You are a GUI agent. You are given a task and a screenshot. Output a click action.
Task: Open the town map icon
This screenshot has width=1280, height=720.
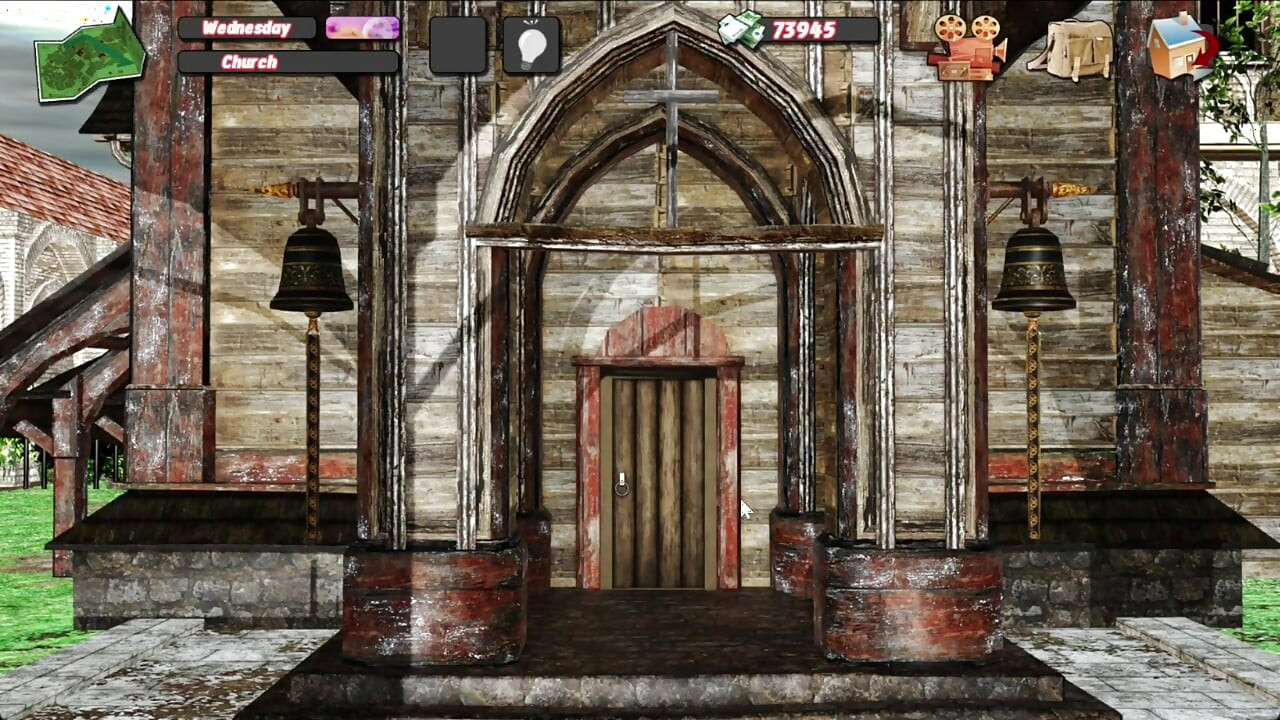point(88,55)
